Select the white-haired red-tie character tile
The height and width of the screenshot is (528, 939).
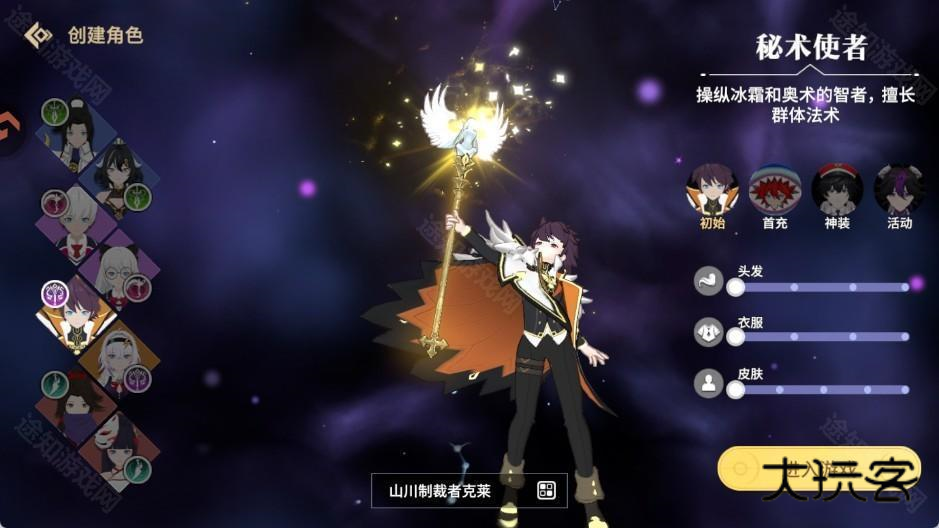click(x=75, y=224)
